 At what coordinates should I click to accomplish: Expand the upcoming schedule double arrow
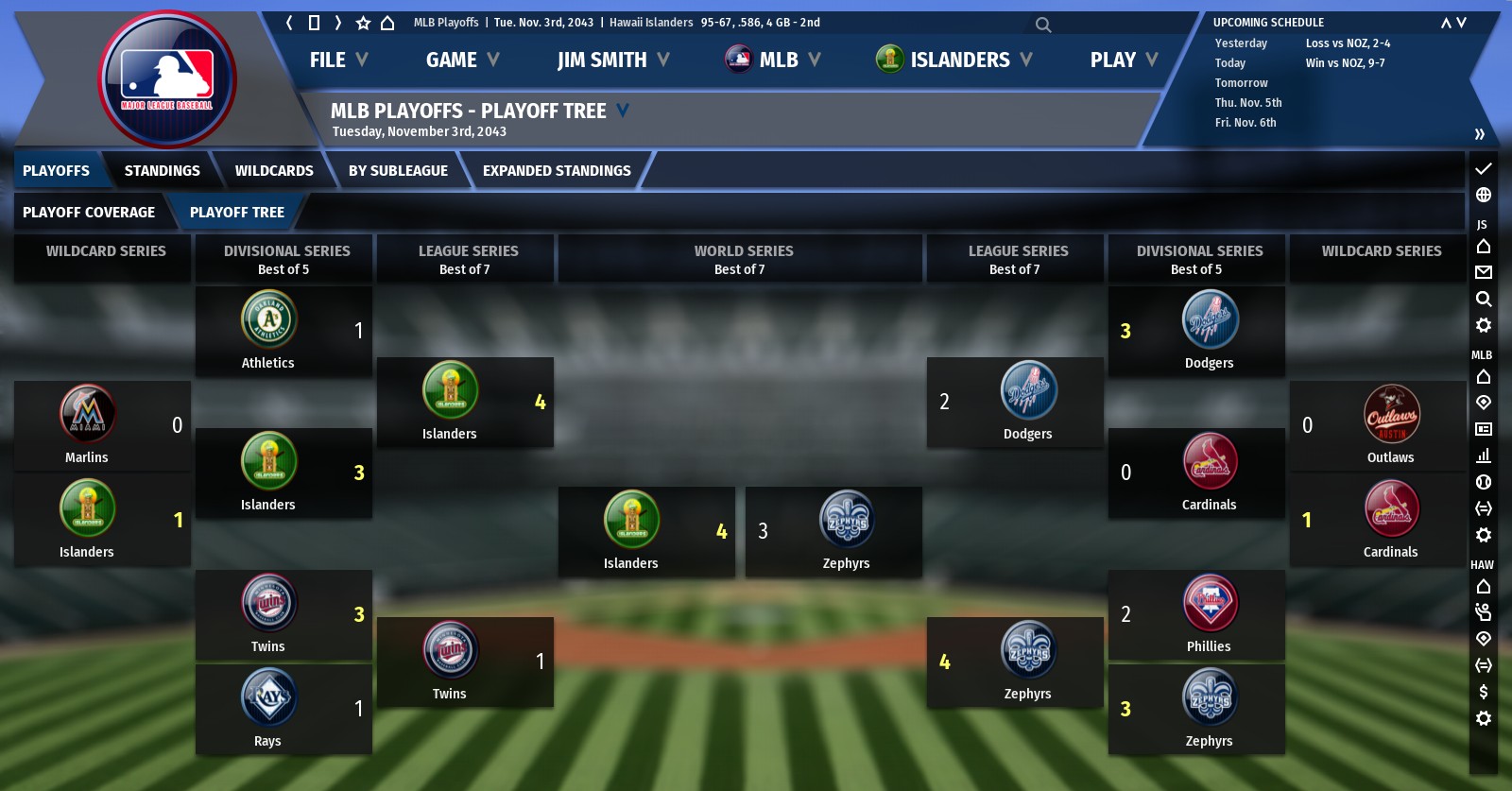pyautogui.click(x=1479, y=134)
